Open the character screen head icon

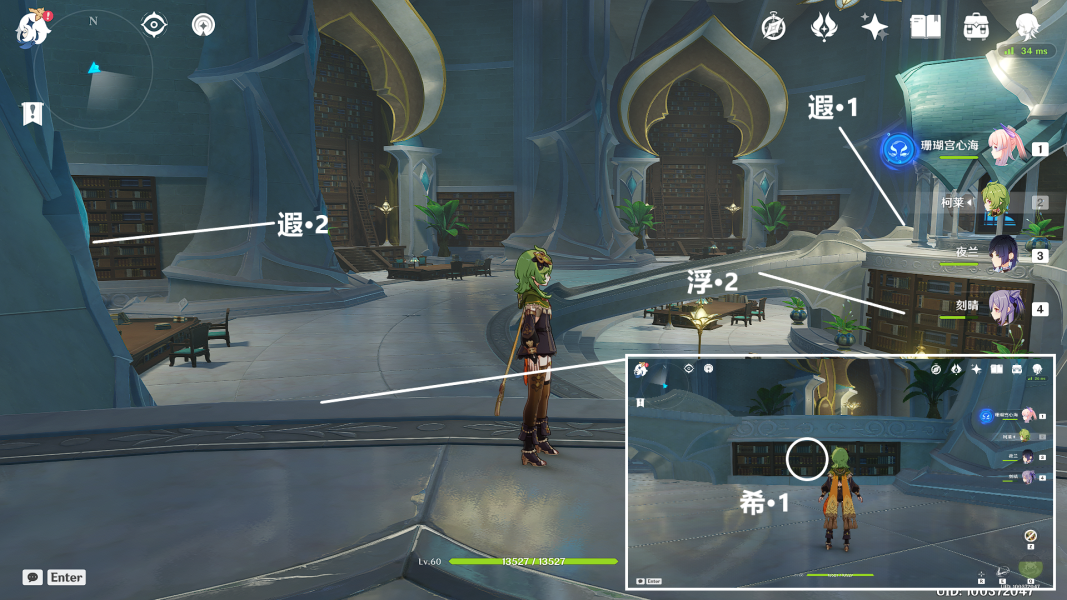1027,27
